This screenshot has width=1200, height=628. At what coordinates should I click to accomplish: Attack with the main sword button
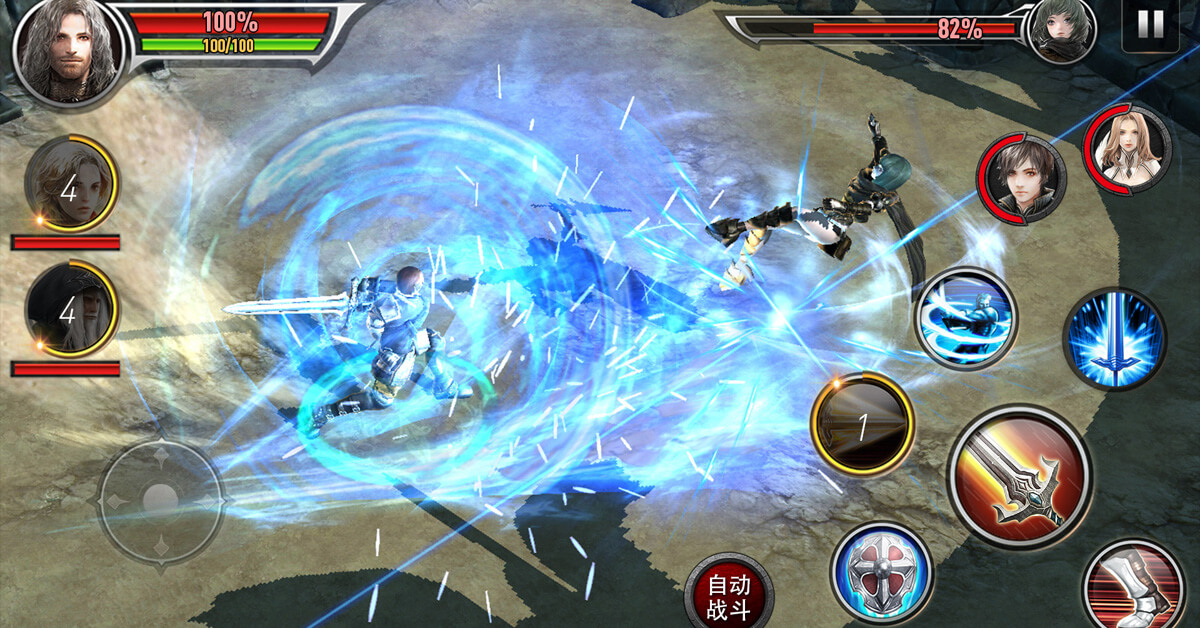pyautogui.click(x=1019, y=476)
